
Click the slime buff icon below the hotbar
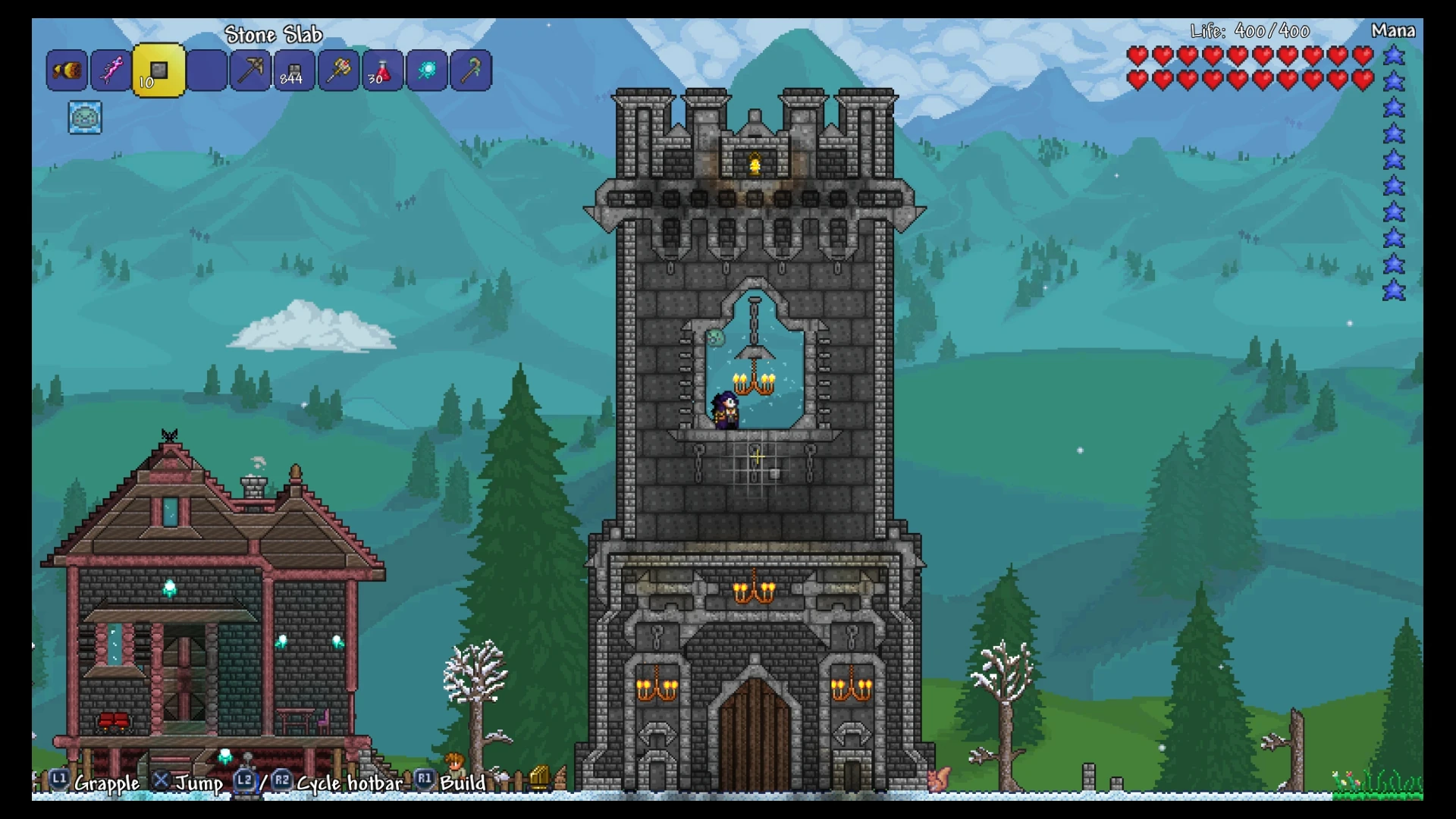tap(84, 118)
